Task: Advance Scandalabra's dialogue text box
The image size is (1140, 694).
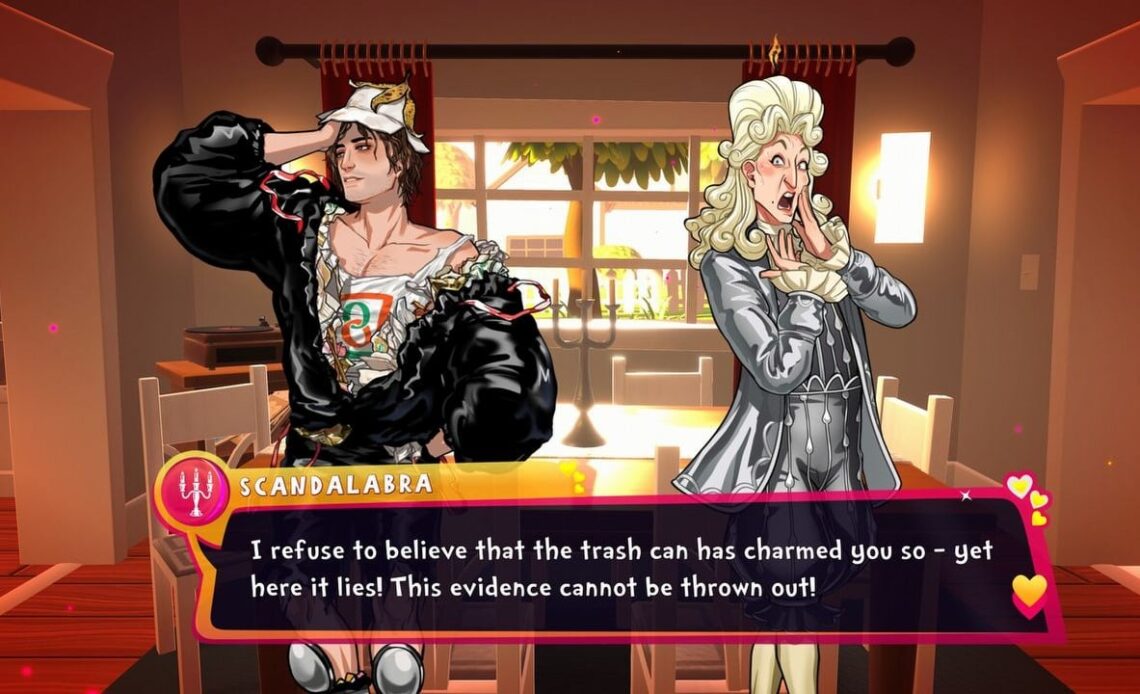Action: (x=620, y=568)
